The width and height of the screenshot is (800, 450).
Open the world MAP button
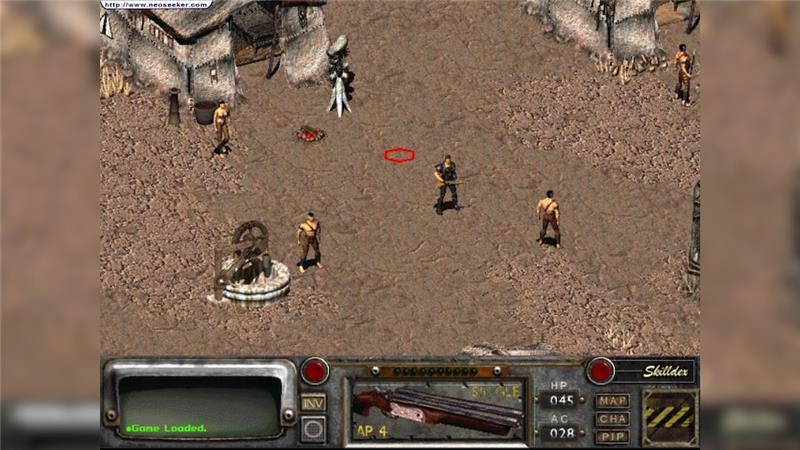[612, 401]
